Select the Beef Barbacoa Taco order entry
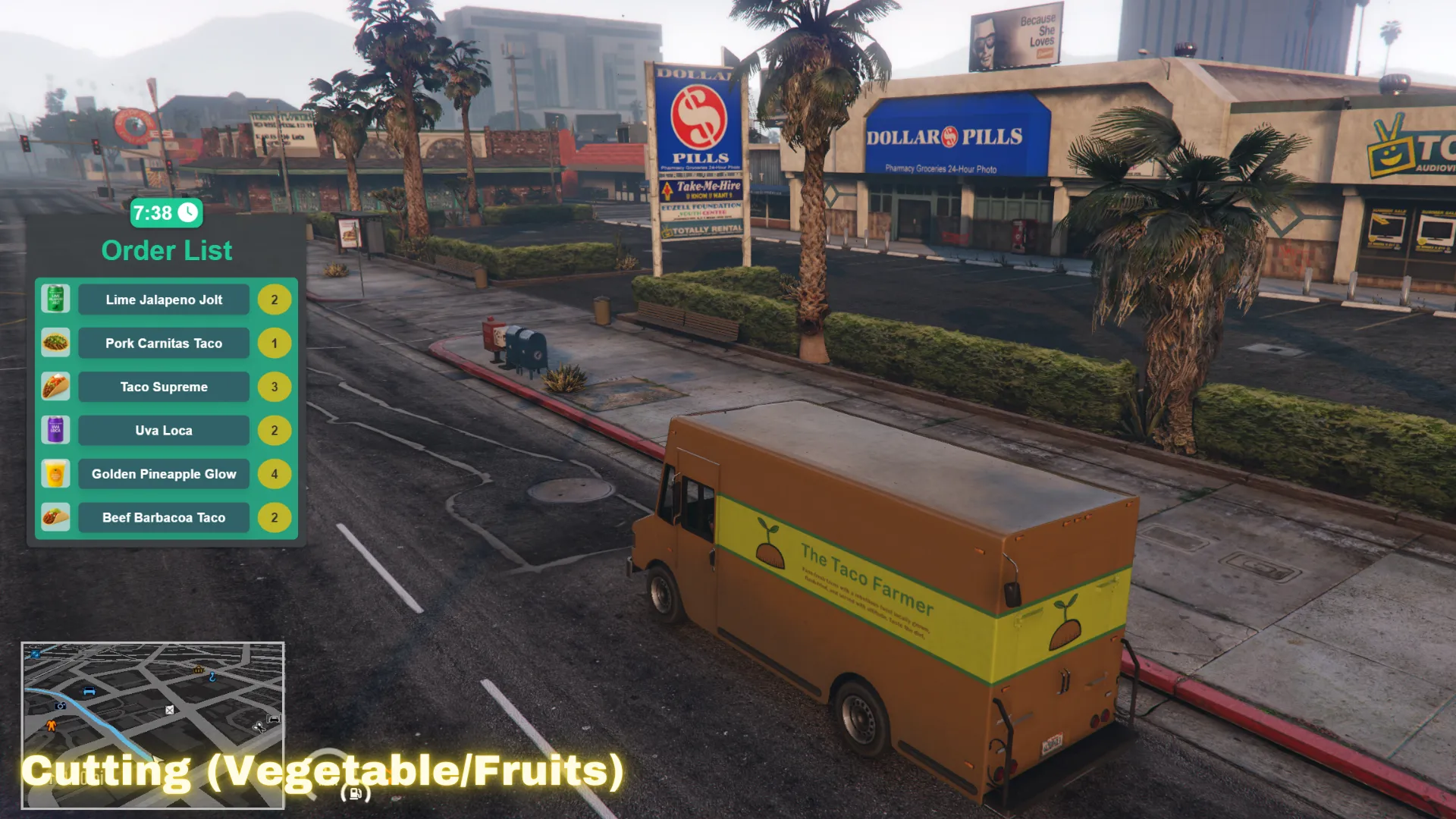This screenshot has height=819, width=1456. tap(163, 517)
